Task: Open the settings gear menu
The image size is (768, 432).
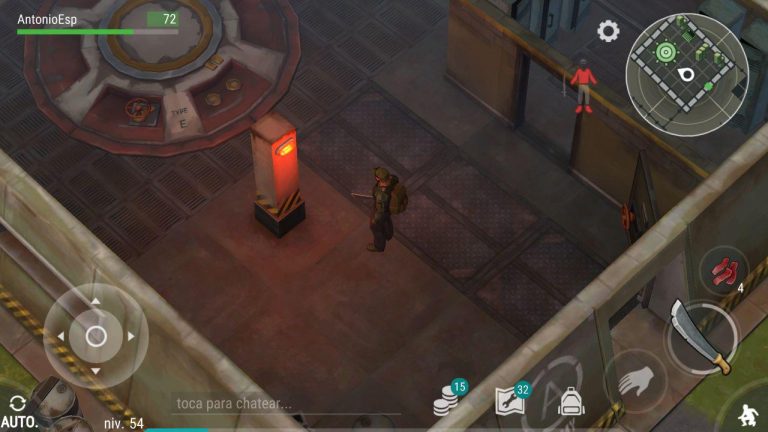Action: click(608, 31)
